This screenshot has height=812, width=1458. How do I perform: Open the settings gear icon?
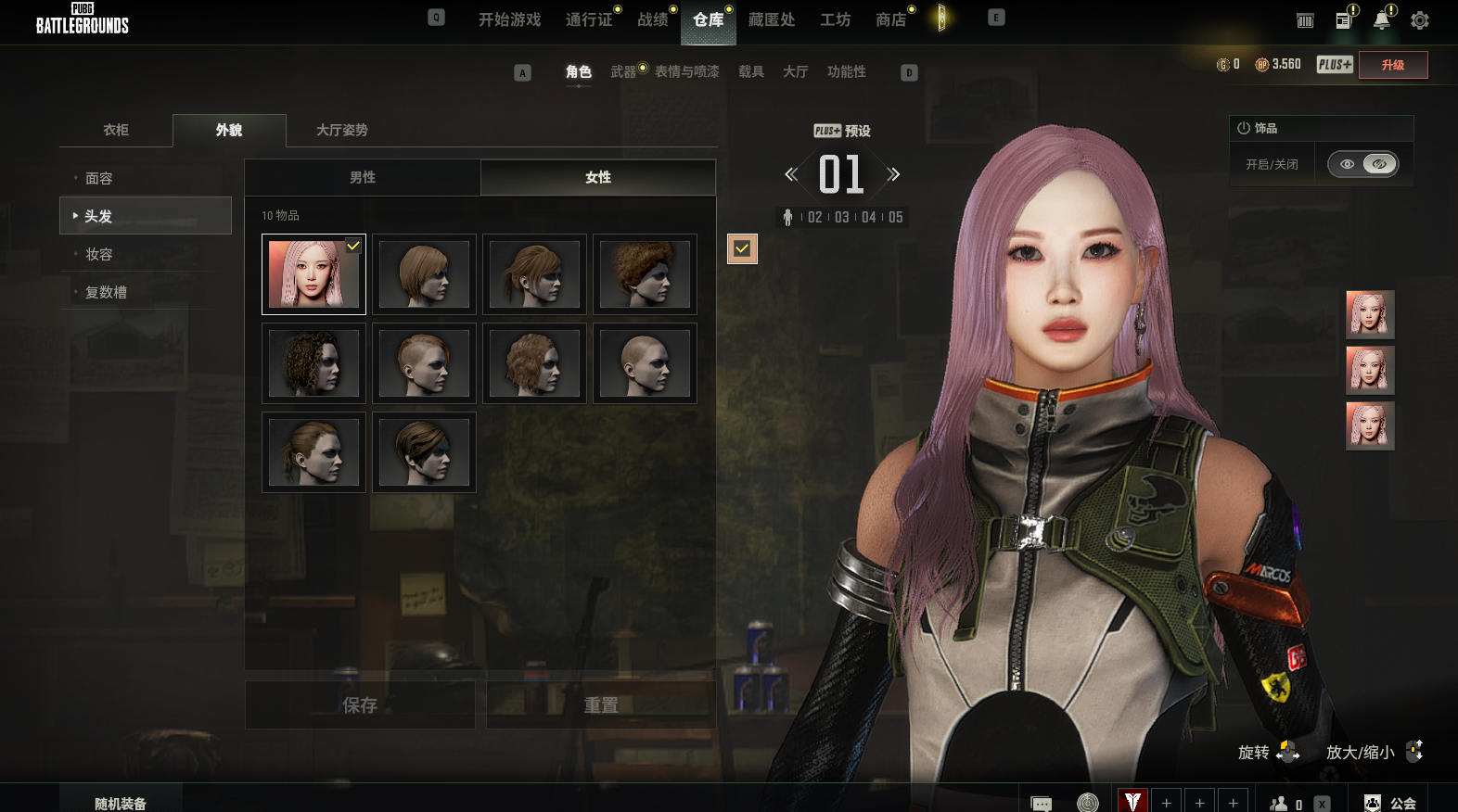1419,20
